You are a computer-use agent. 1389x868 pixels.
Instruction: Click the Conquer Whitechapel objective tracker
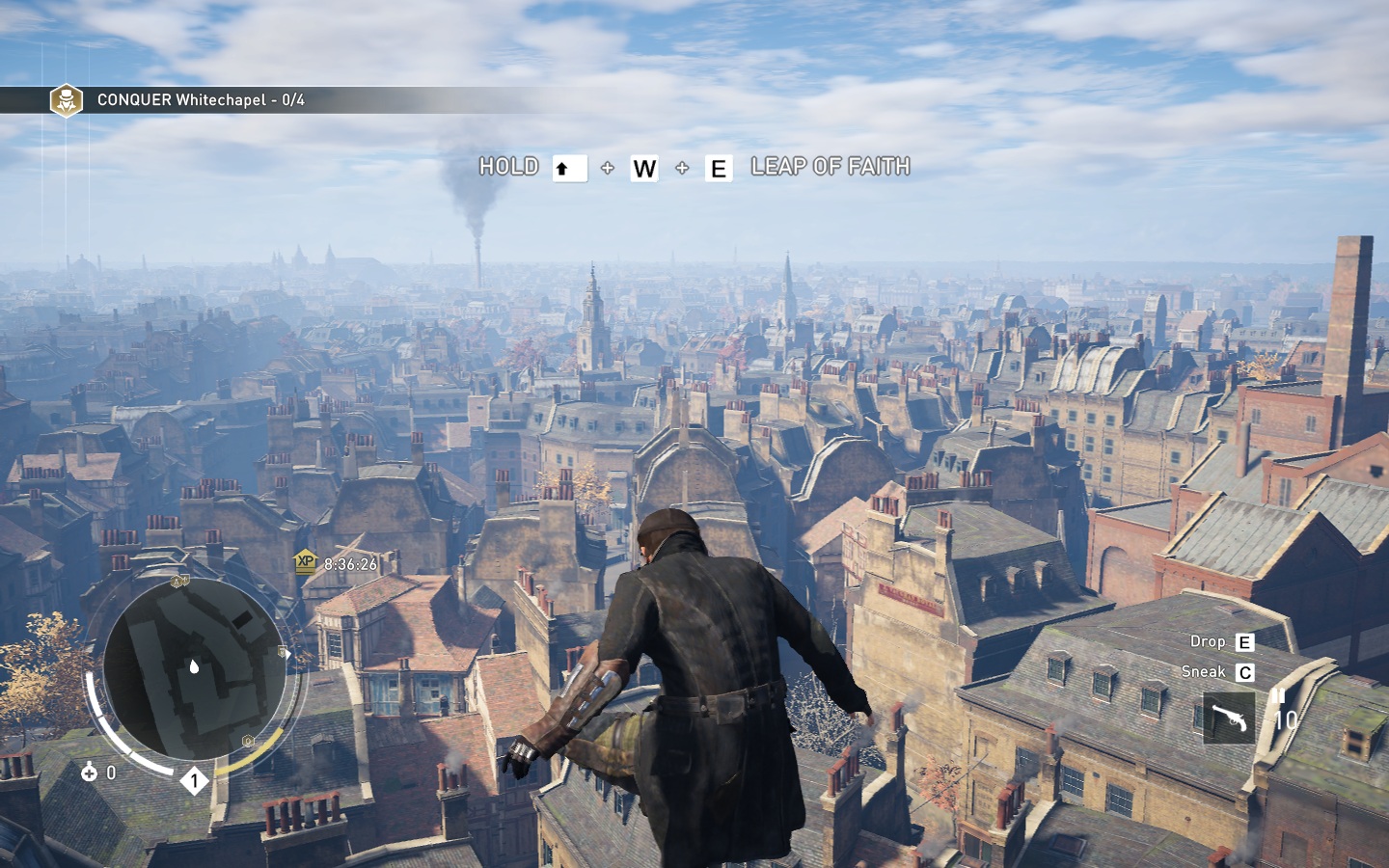point(201,100)
